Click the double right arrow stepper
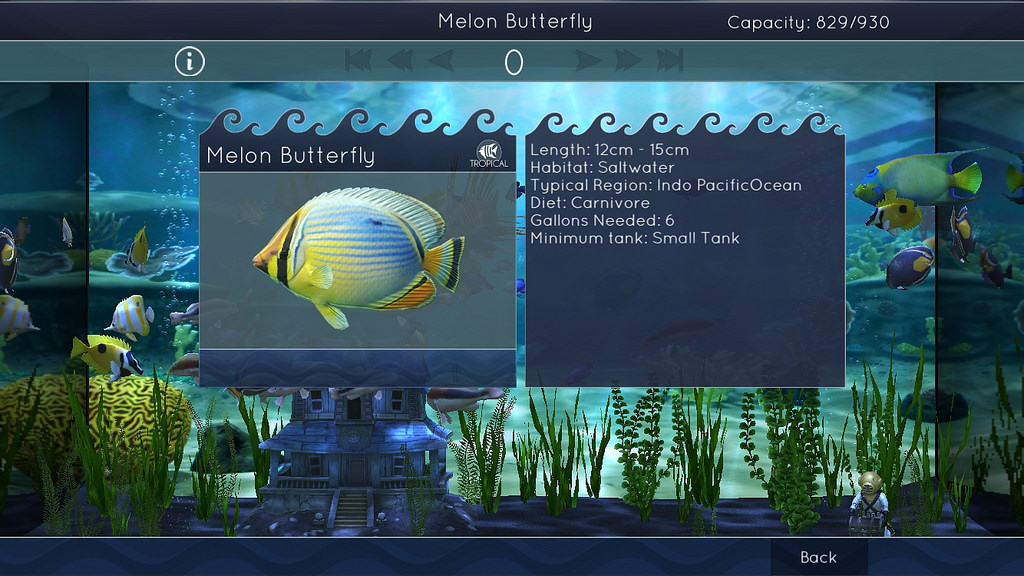The width and height of the screenshot is (1024, 576). click(x=629, y=62)
